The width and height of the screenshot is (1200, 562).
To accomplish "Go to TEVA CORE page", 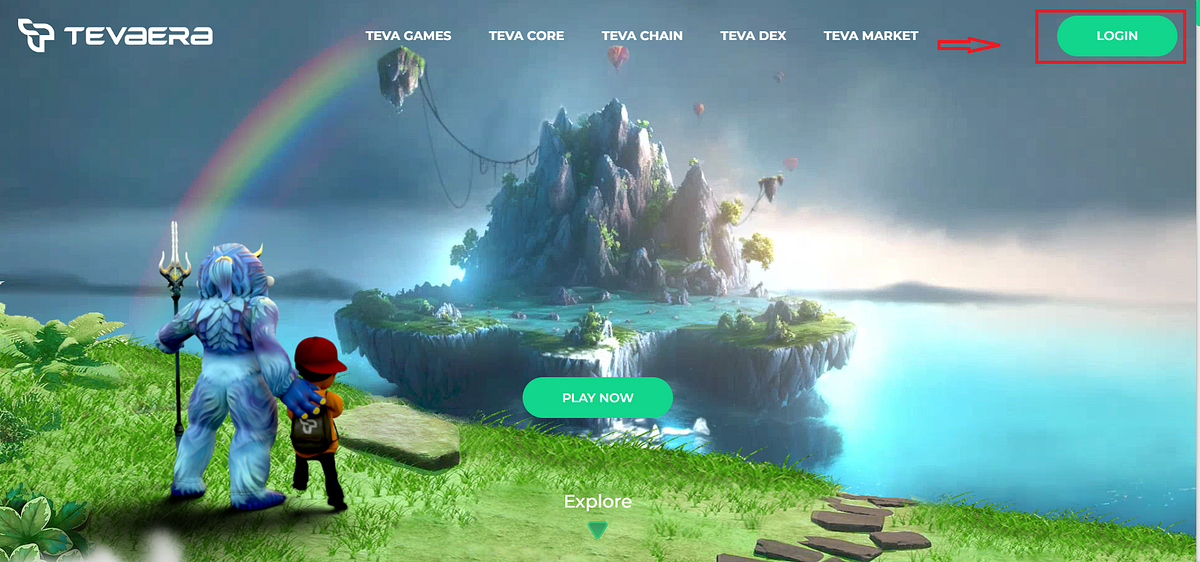I will click(526, 36).
